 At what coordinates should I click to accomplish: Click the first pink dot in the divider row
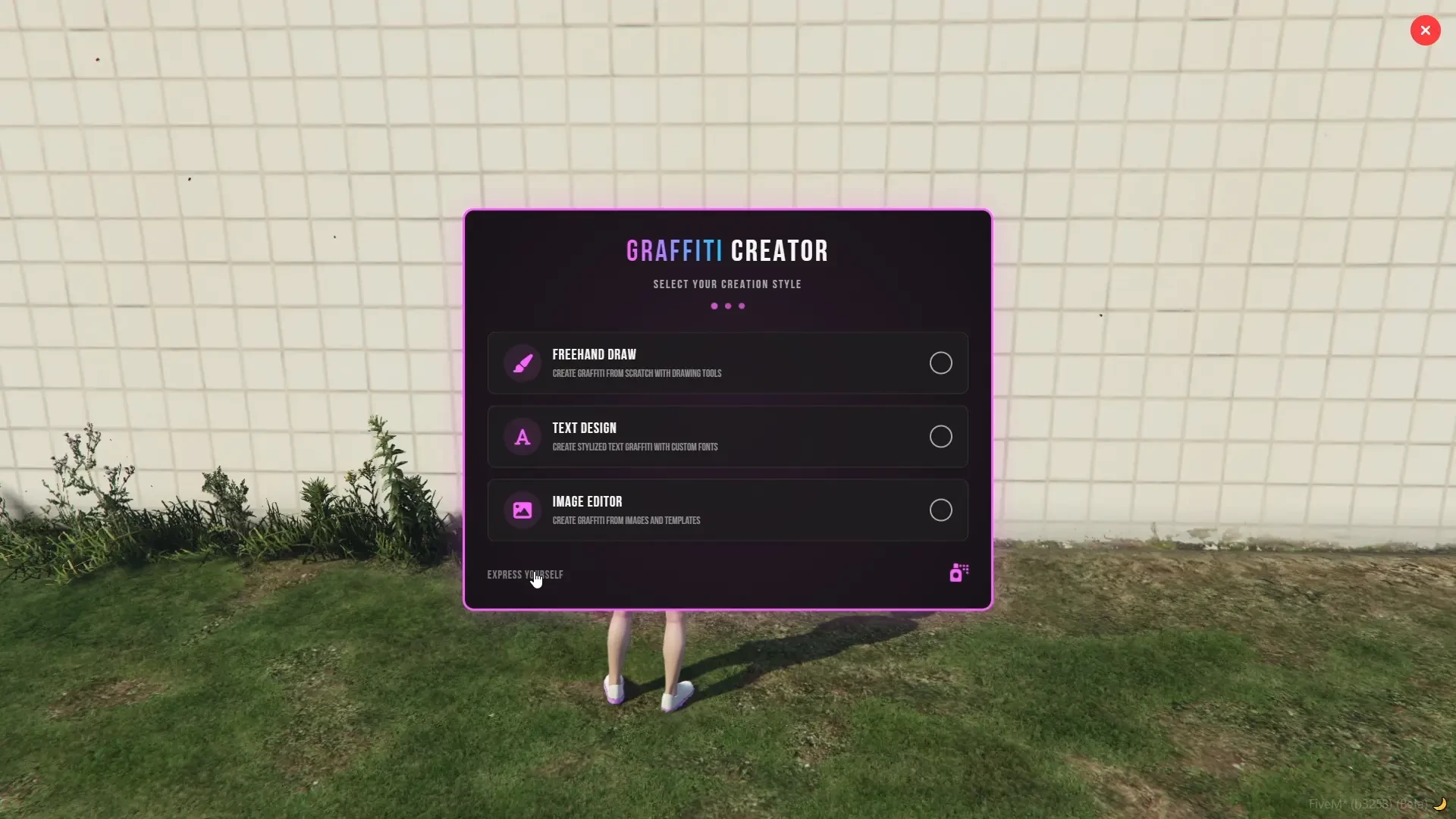point(714,306)
